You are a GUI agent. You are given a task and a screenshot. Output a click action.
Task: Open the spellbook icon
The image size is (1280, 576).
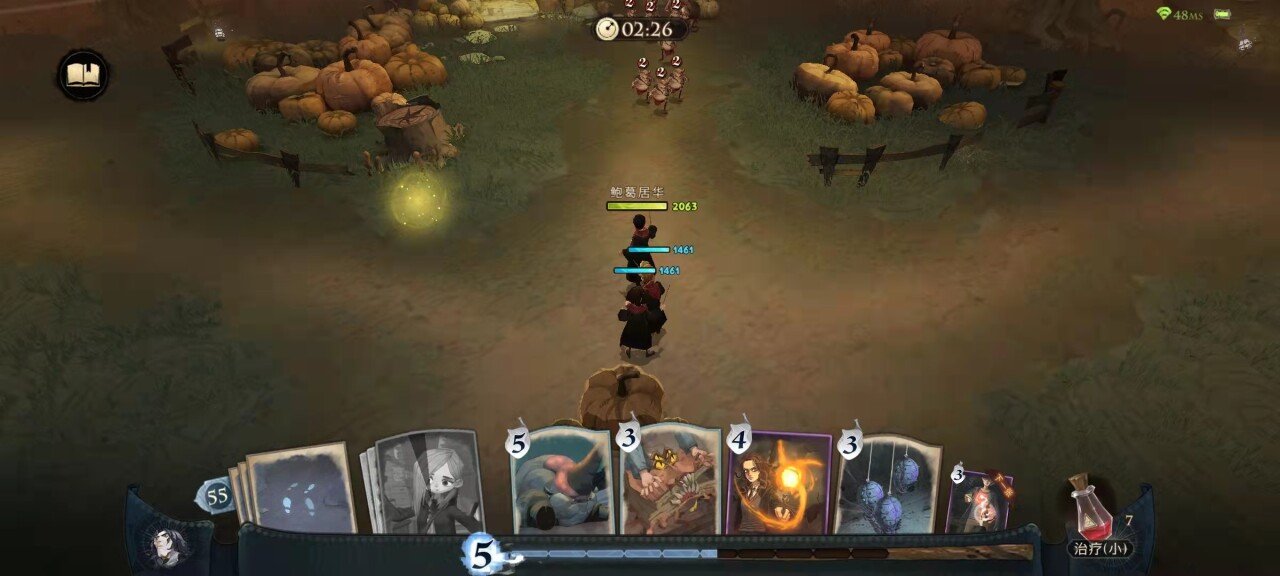[x=82, y=76]
